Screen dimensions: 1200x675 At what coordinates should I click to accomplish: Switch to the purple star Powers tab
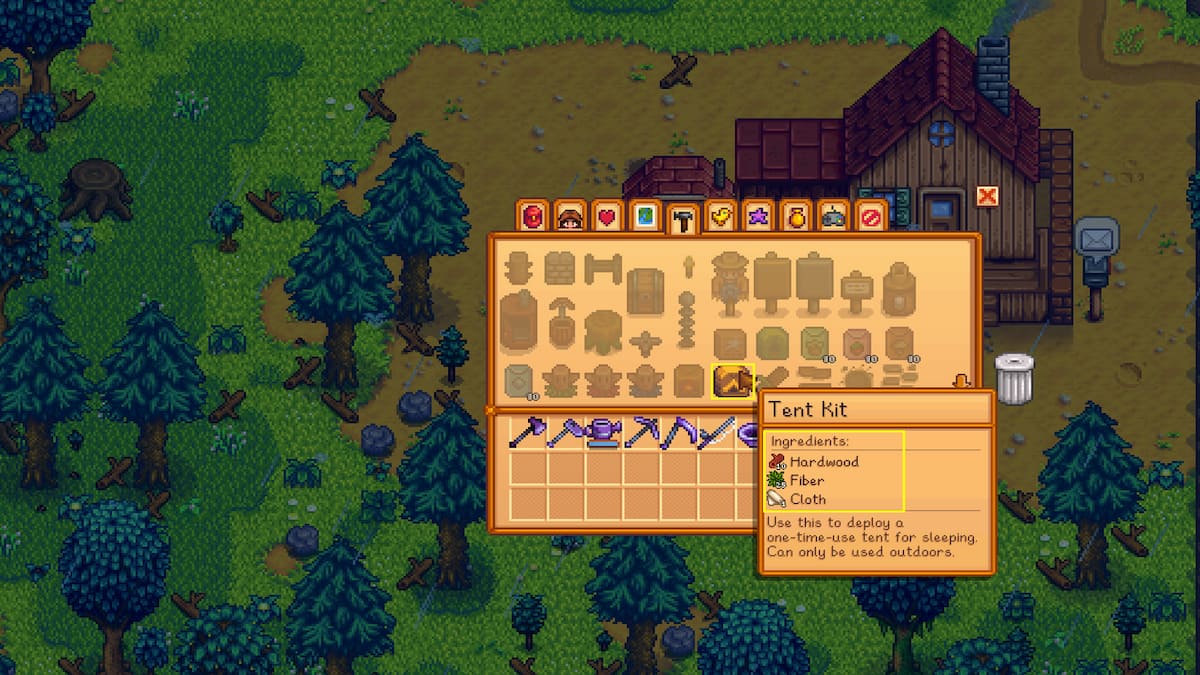tap(758, 217)
